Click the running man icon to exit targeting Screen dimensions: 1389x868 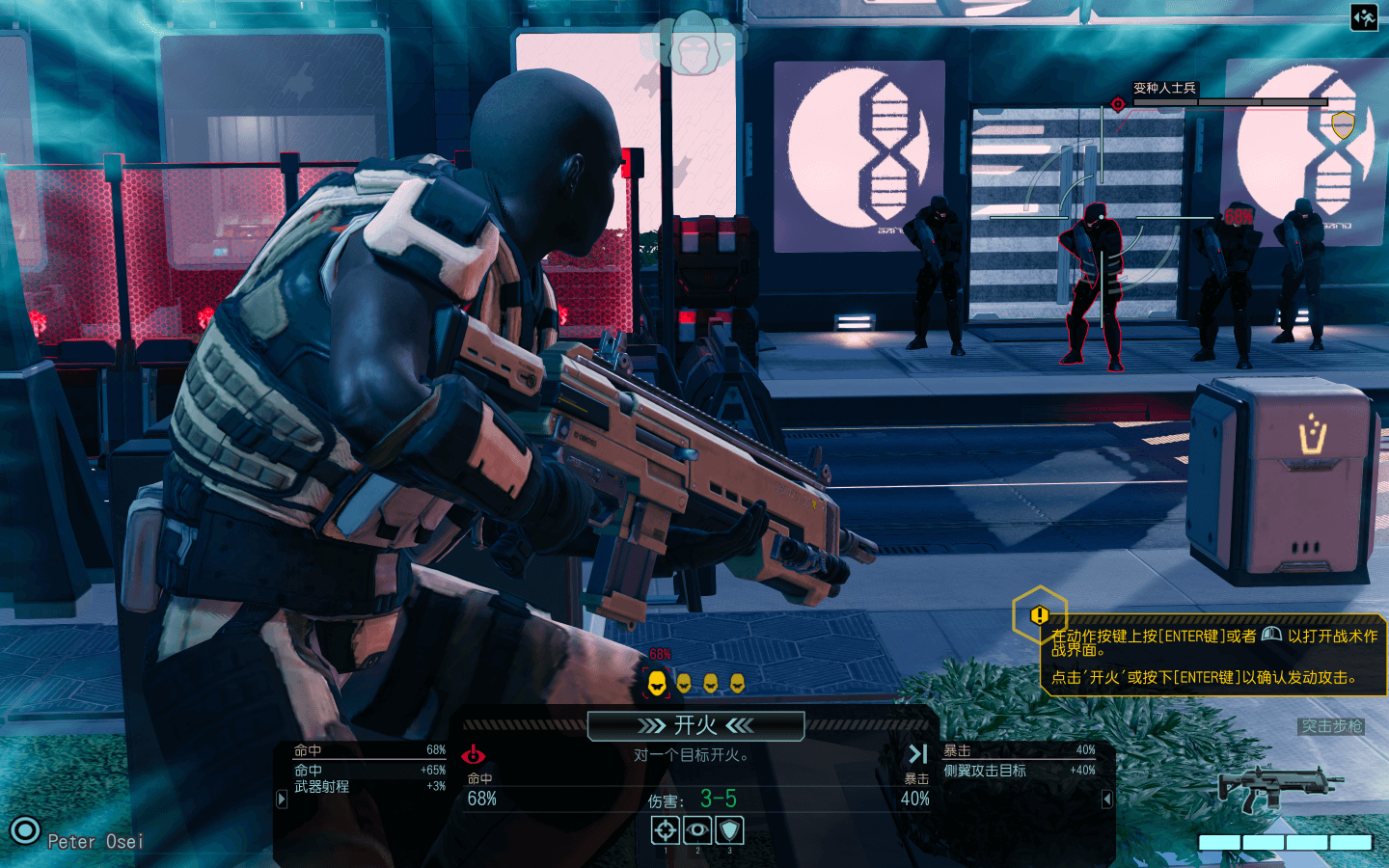pos(1364,17)
